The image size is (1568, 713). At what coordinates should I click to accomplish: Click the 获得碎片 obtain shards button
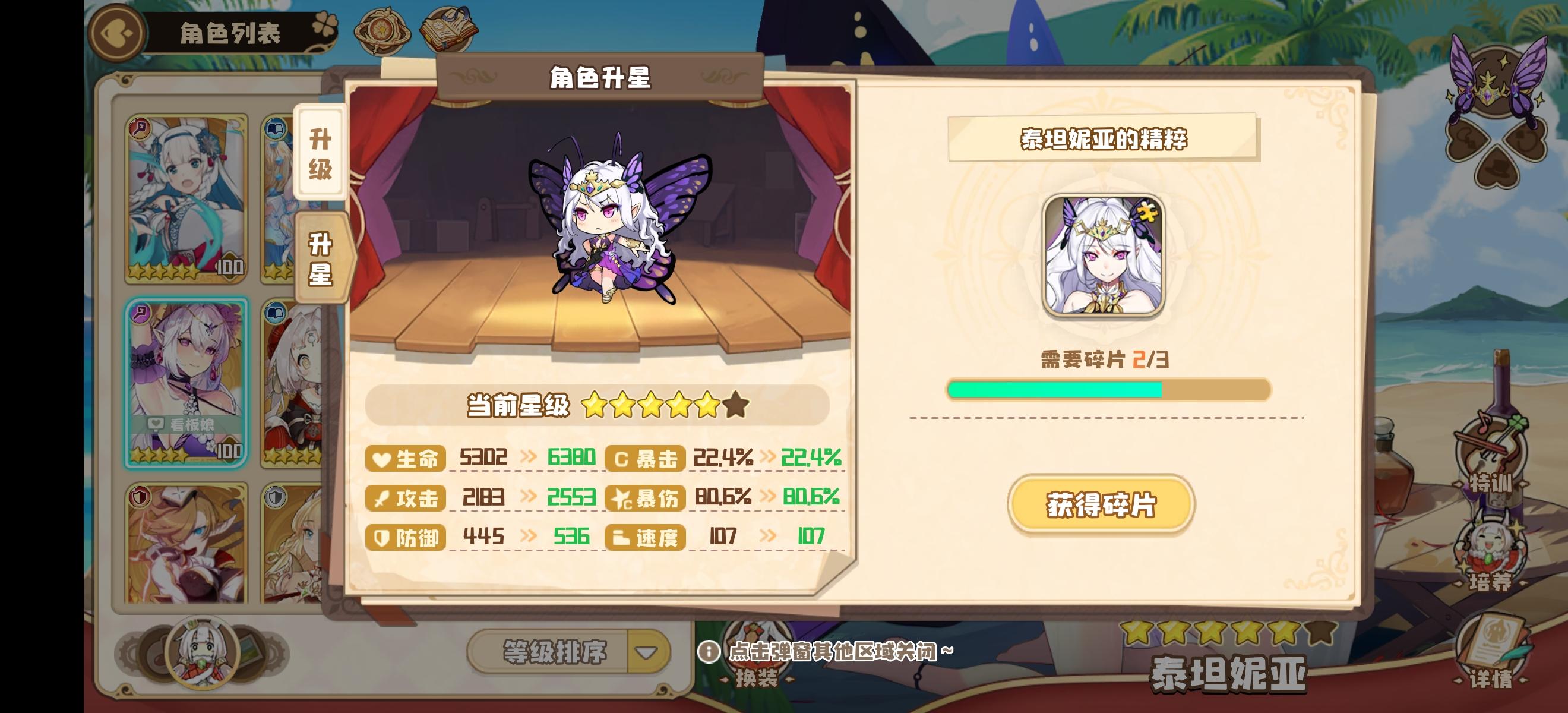(x=1102, y=505)
